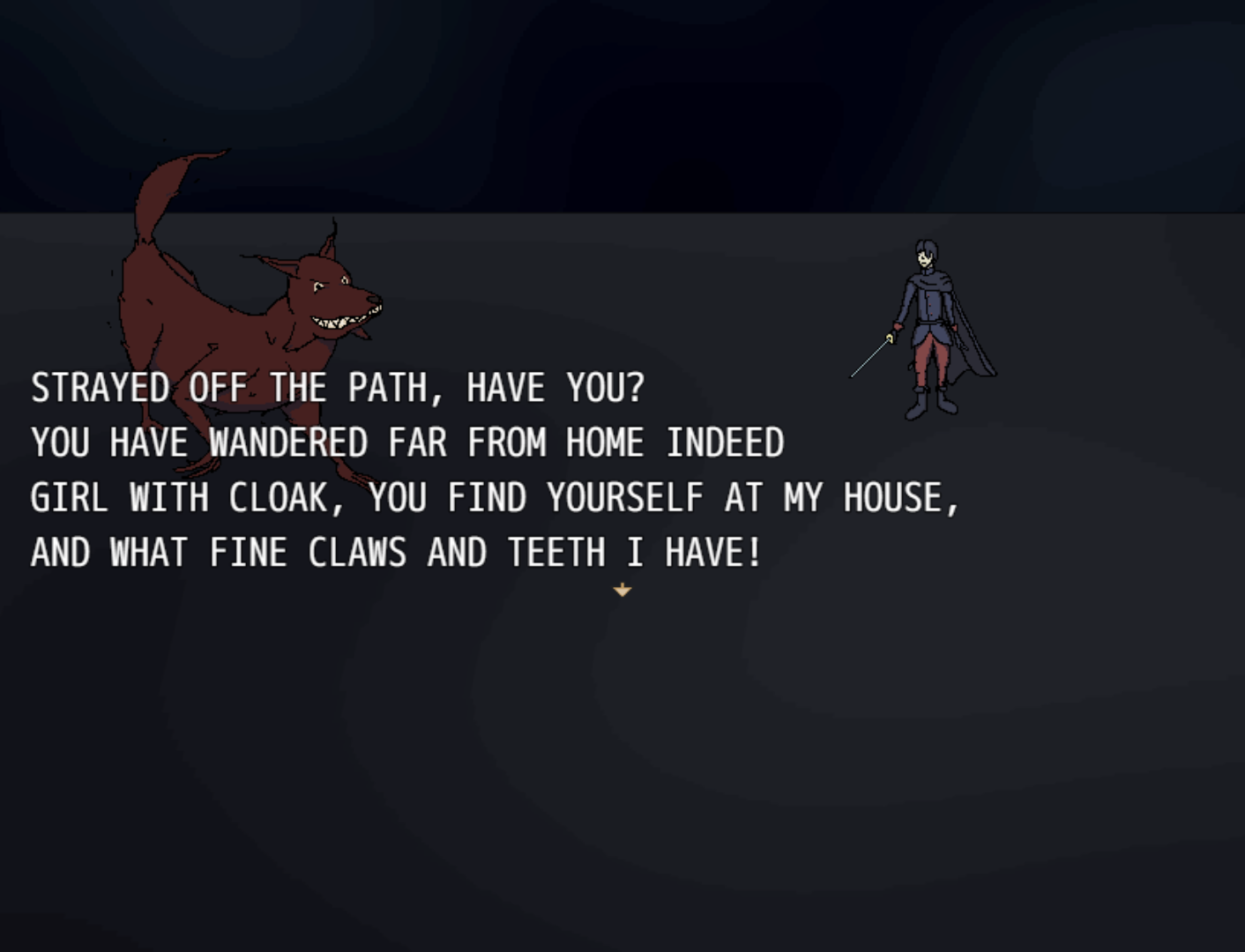Click the swordsman's pale face
This screenshot has width=1245, height=952.
coord(924,259)
